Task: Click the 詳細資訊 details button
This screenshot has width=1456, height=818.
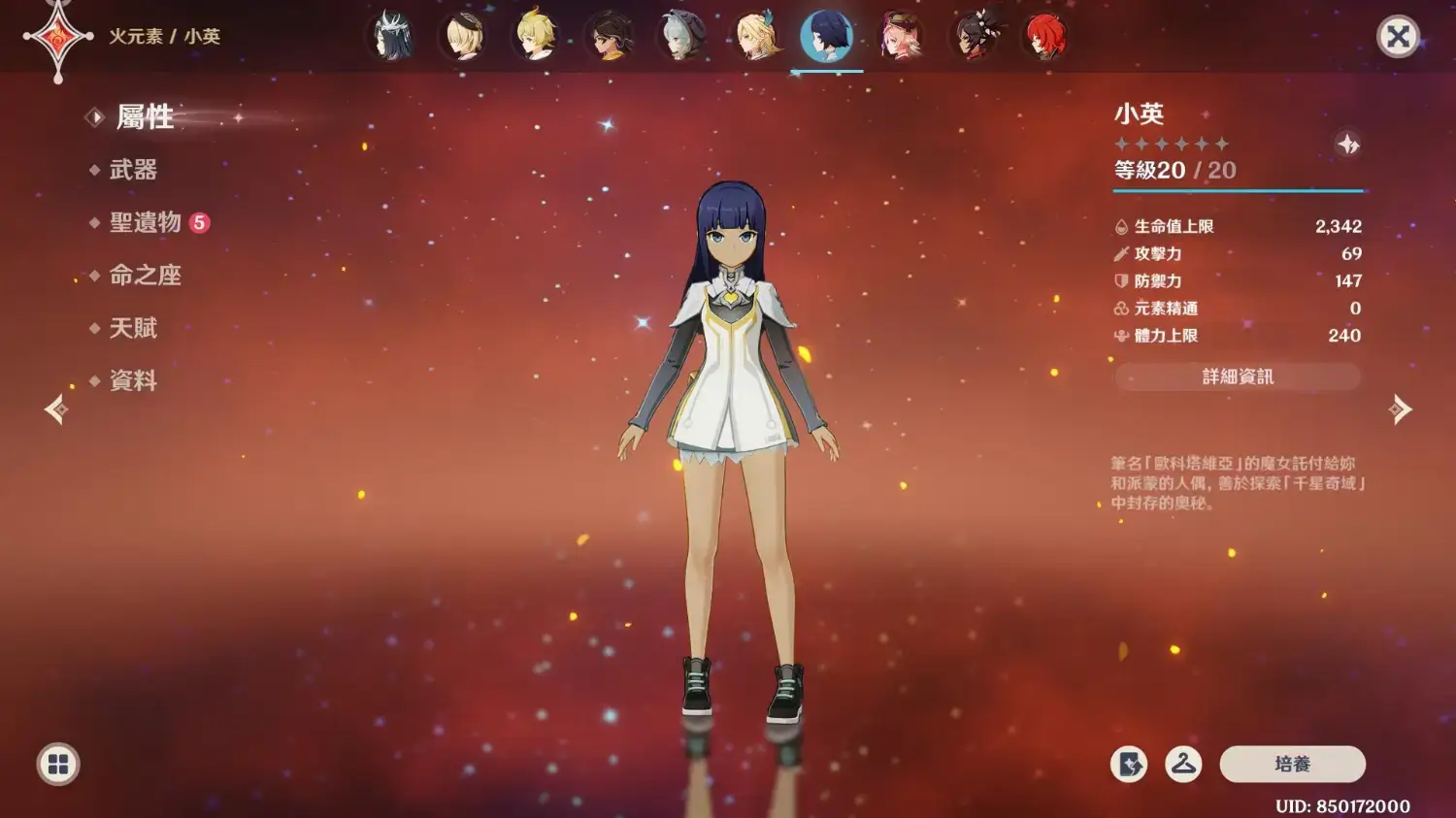Action: [1238, 376]
